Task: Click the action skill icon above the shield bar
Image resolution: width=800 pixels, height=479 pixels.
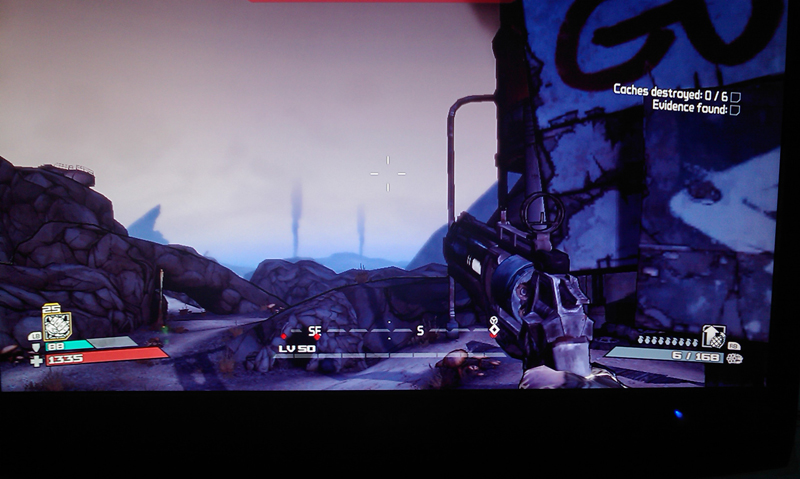Action: [x=57, y=324]
